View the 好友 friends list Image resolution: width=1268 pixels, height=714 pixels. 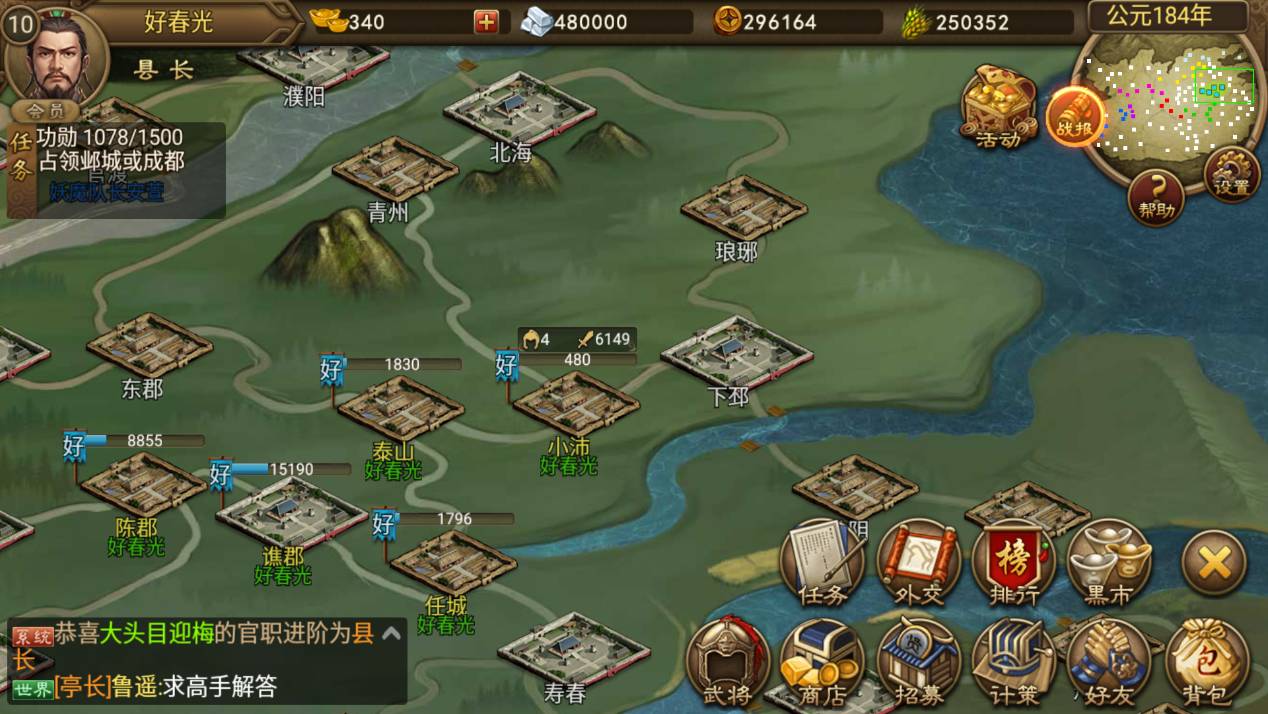click(x=1109, y=662)
